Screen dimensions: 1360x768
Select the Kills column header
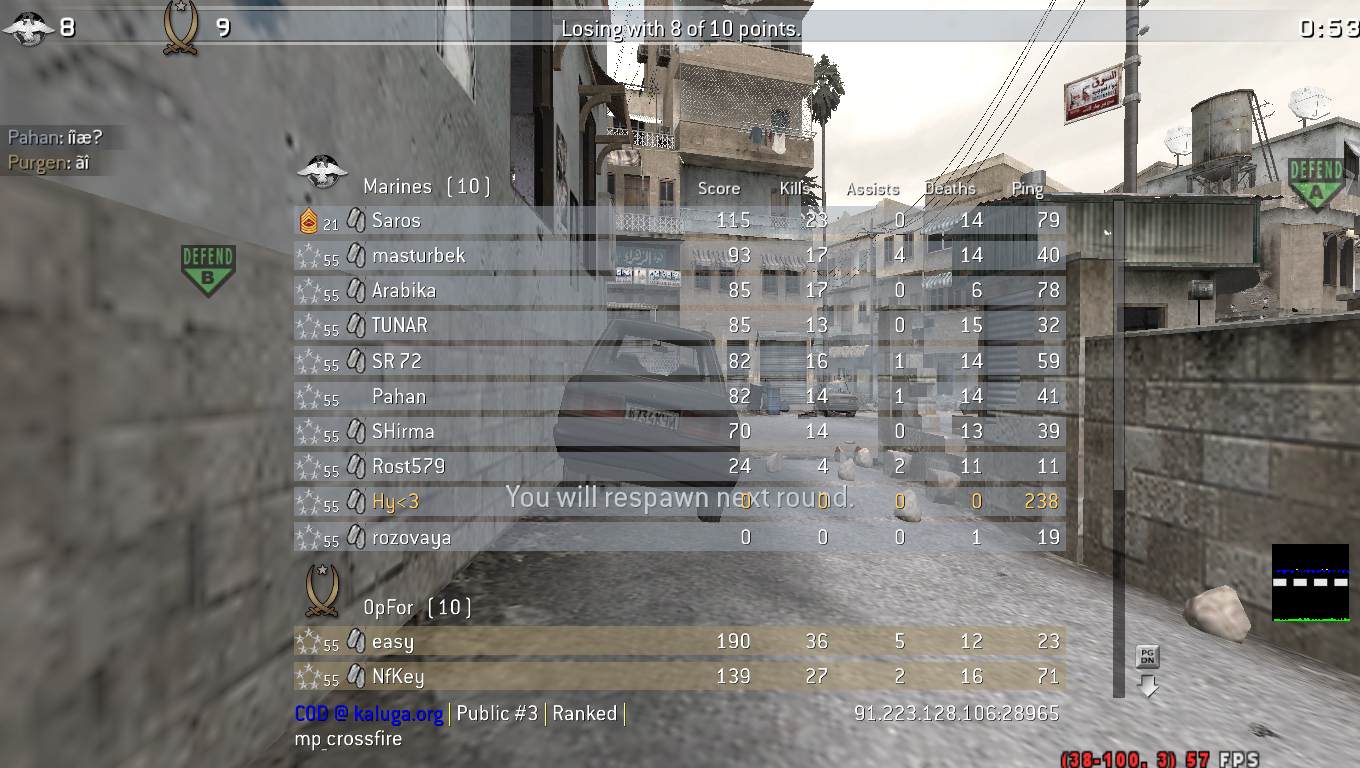click(795, 188)
